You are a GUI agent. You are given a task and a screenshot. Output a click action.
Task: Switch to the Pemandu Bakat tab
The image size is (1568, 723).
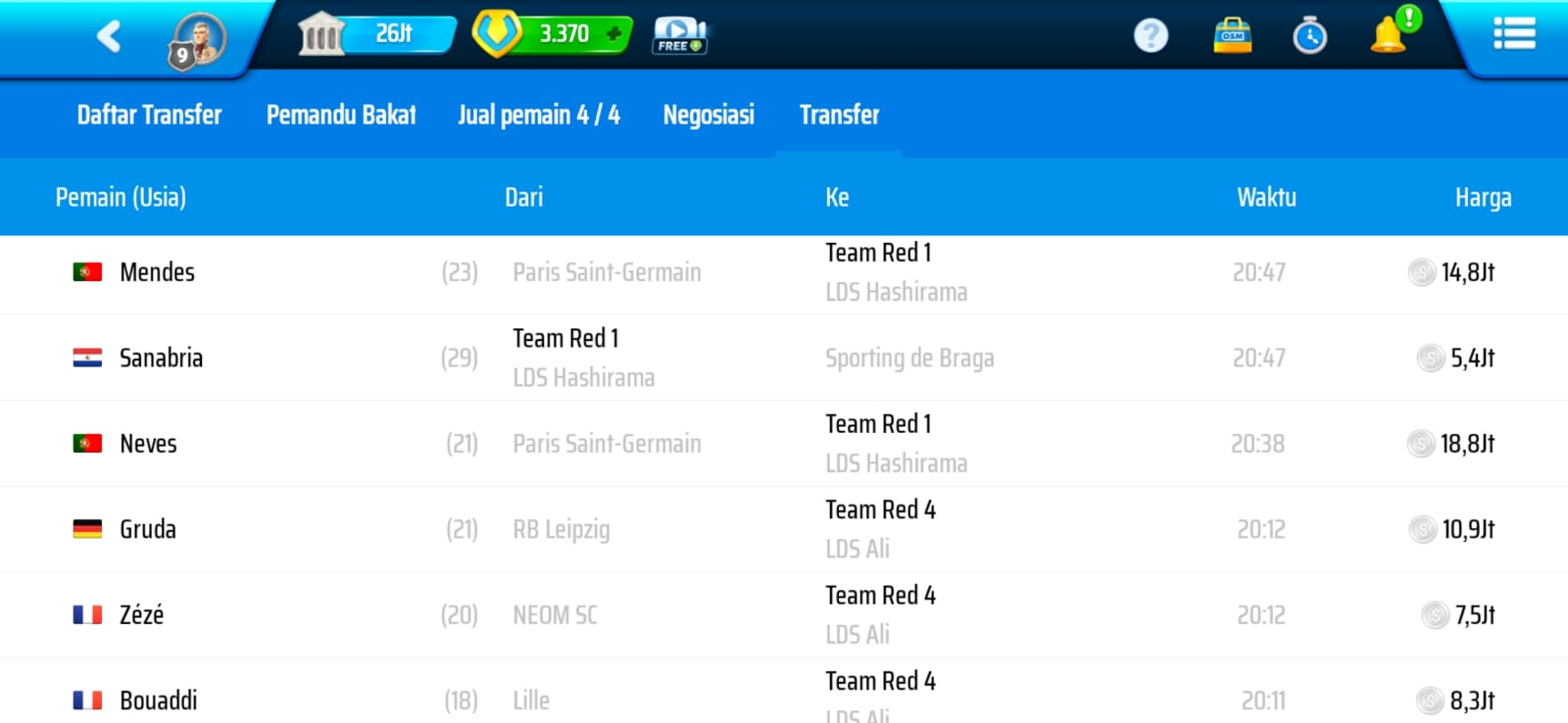coord(341,115)
